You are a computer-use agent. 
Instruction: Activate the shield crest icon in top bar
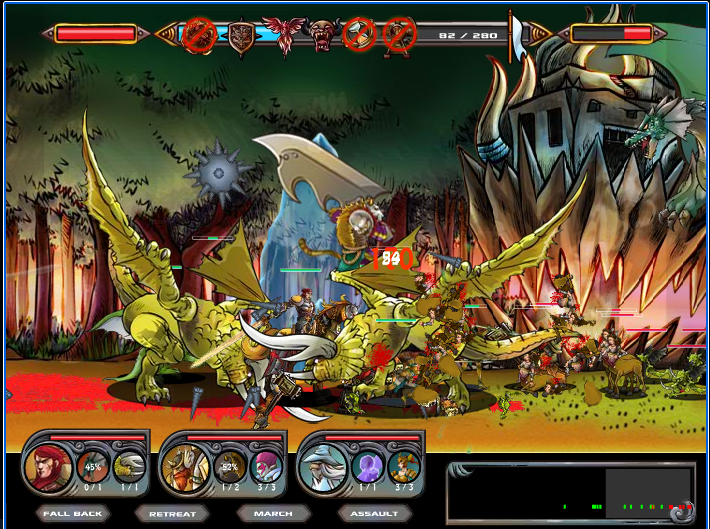pyautogui.click(x=241, y=36)
